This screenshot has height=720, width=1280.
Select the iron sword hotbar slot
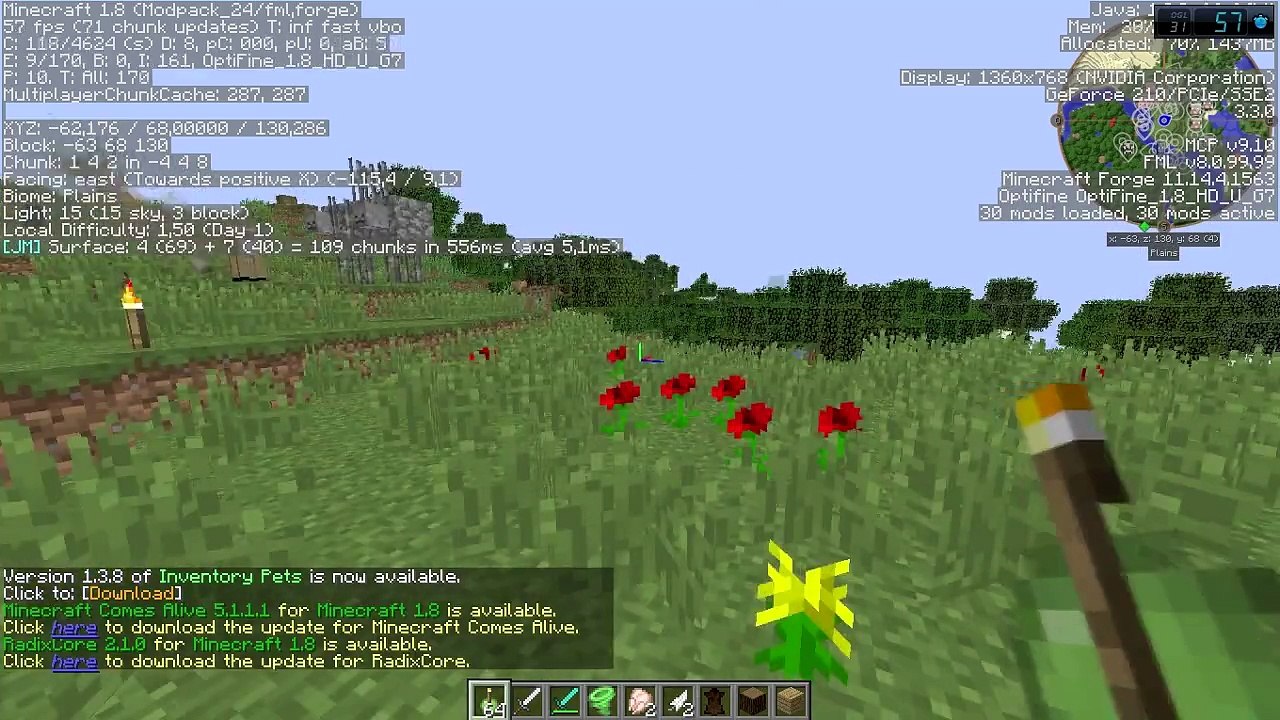(x=528, y=701)
